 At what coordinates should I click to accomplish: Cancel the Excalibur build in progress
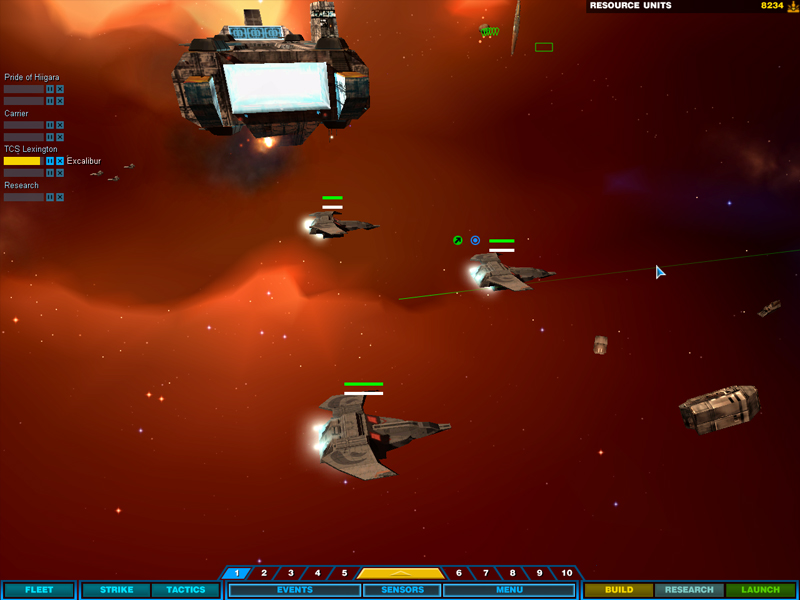pos(60,161)
